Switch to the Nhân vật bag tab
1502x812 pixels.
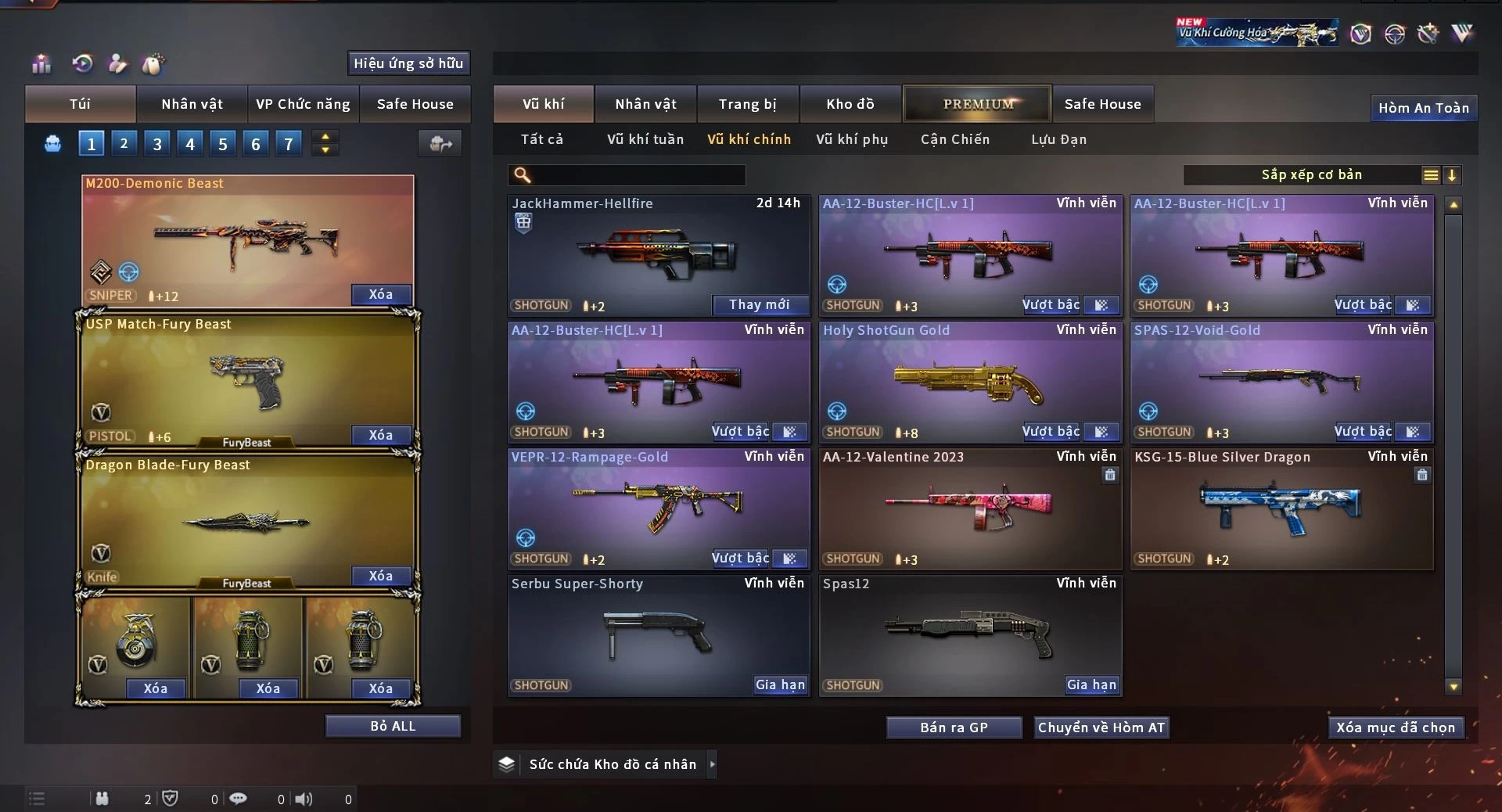pyautogui.click(x=192, y=104)
